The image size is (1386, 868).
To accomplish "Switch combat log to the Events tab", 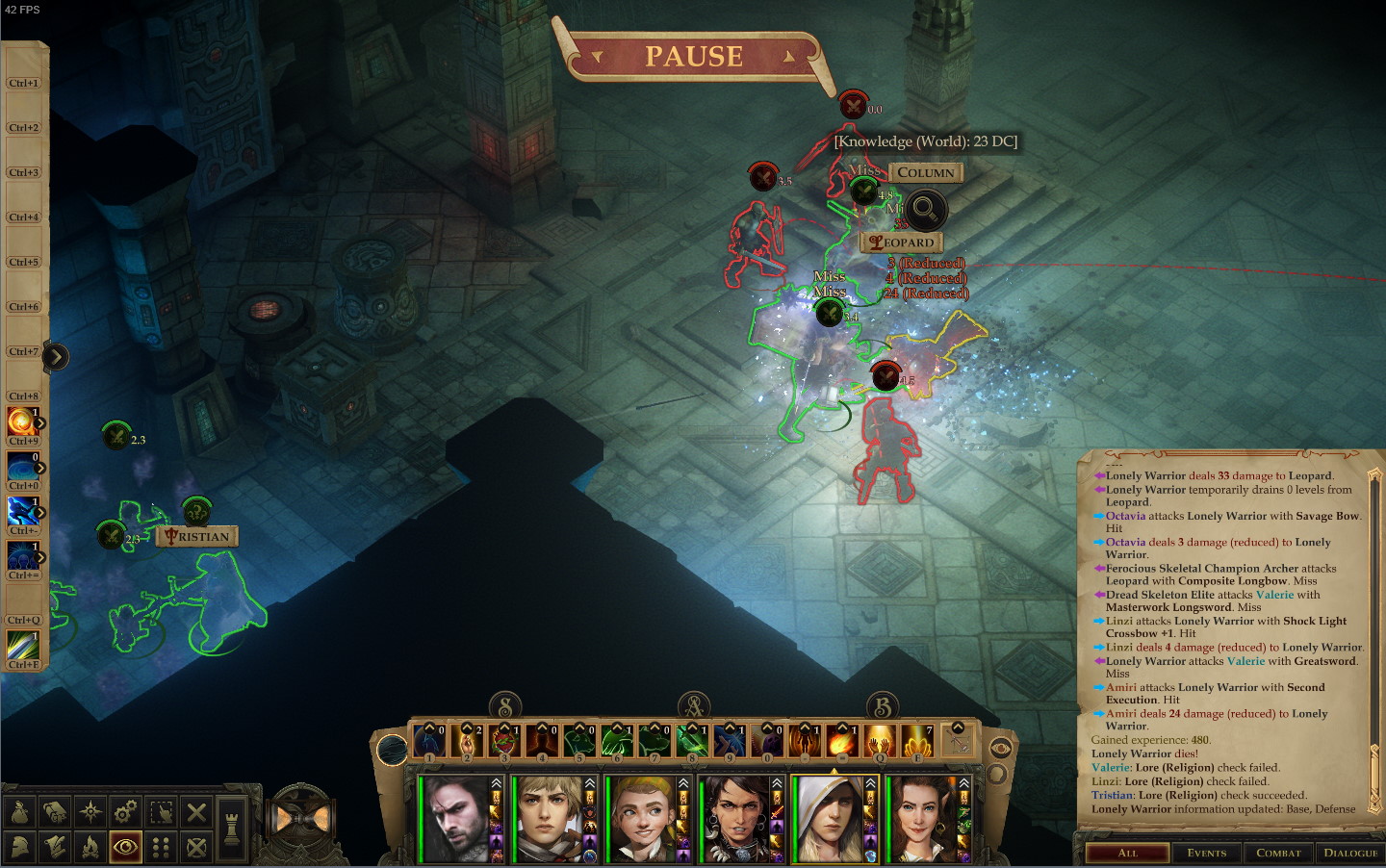I will coord(1206,853).
